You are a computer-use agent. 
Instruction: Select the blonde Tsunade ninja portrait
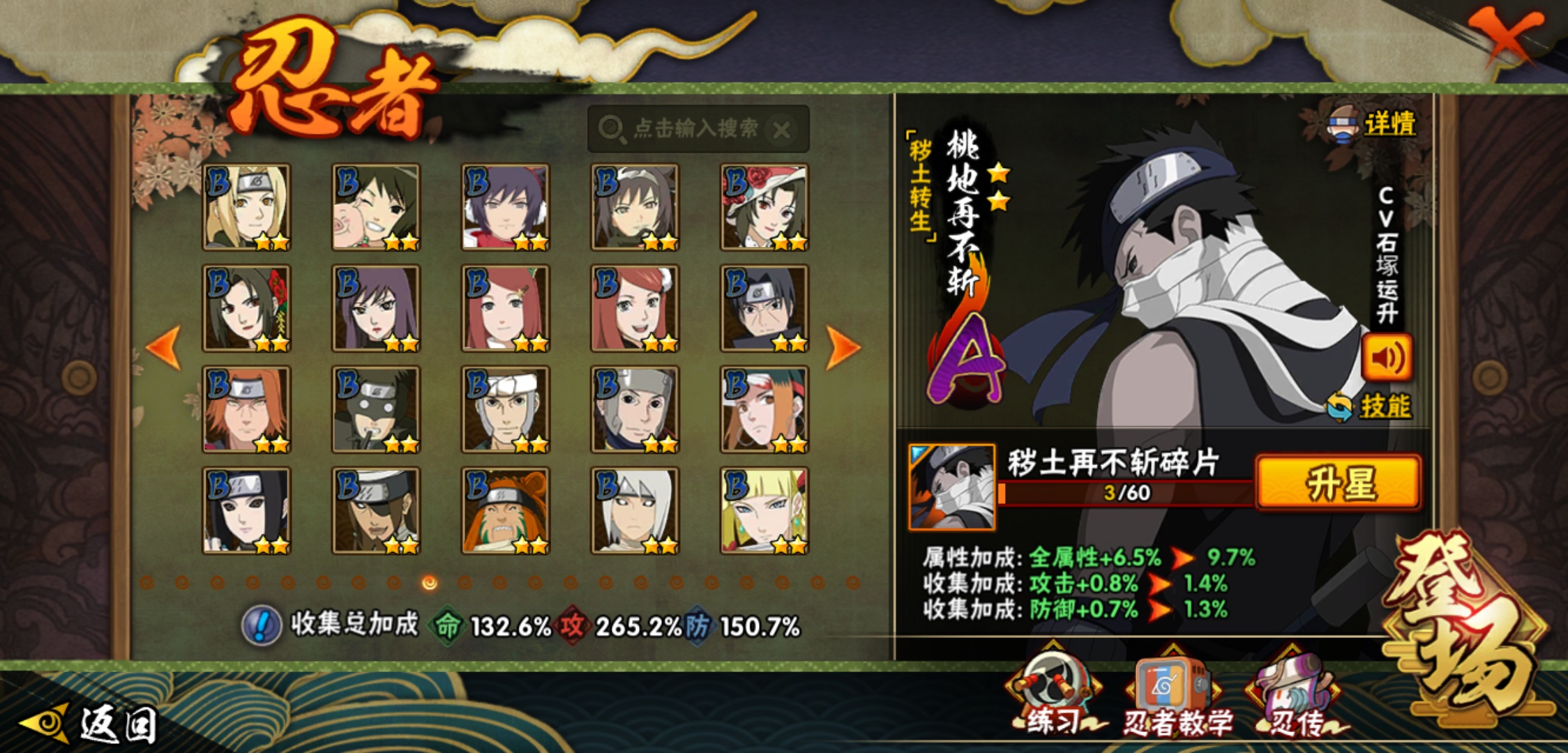point(246,207)
